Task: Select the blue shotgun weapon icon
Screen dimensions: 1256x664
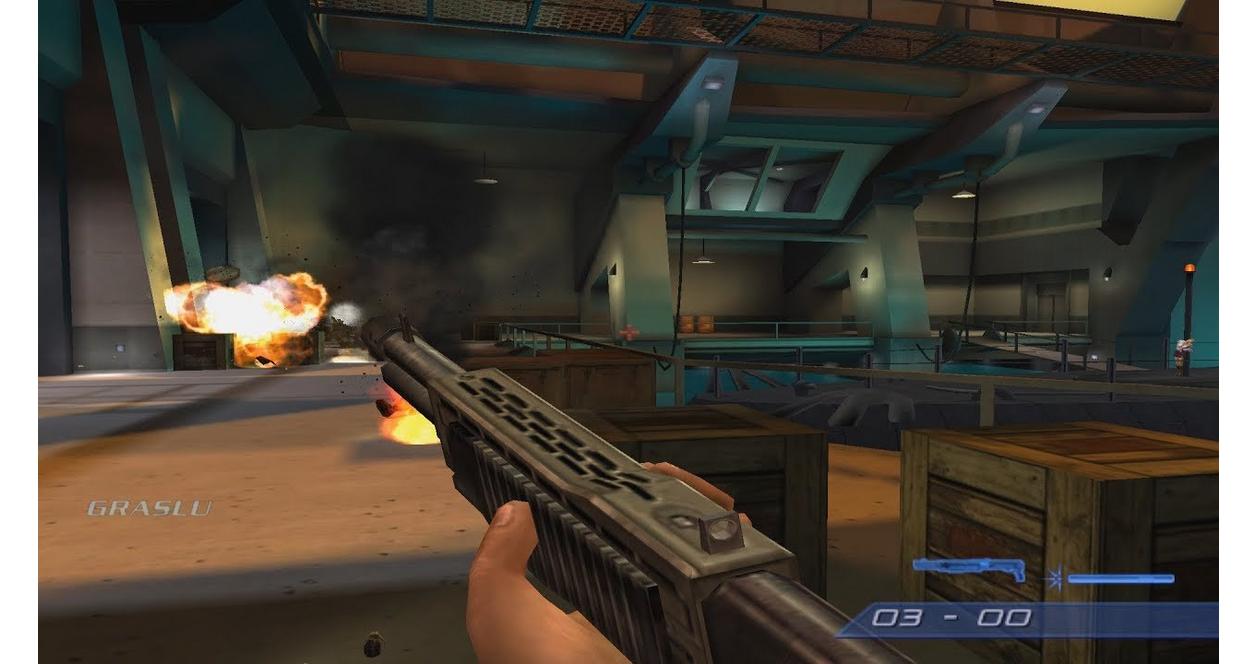Action: 968,569
